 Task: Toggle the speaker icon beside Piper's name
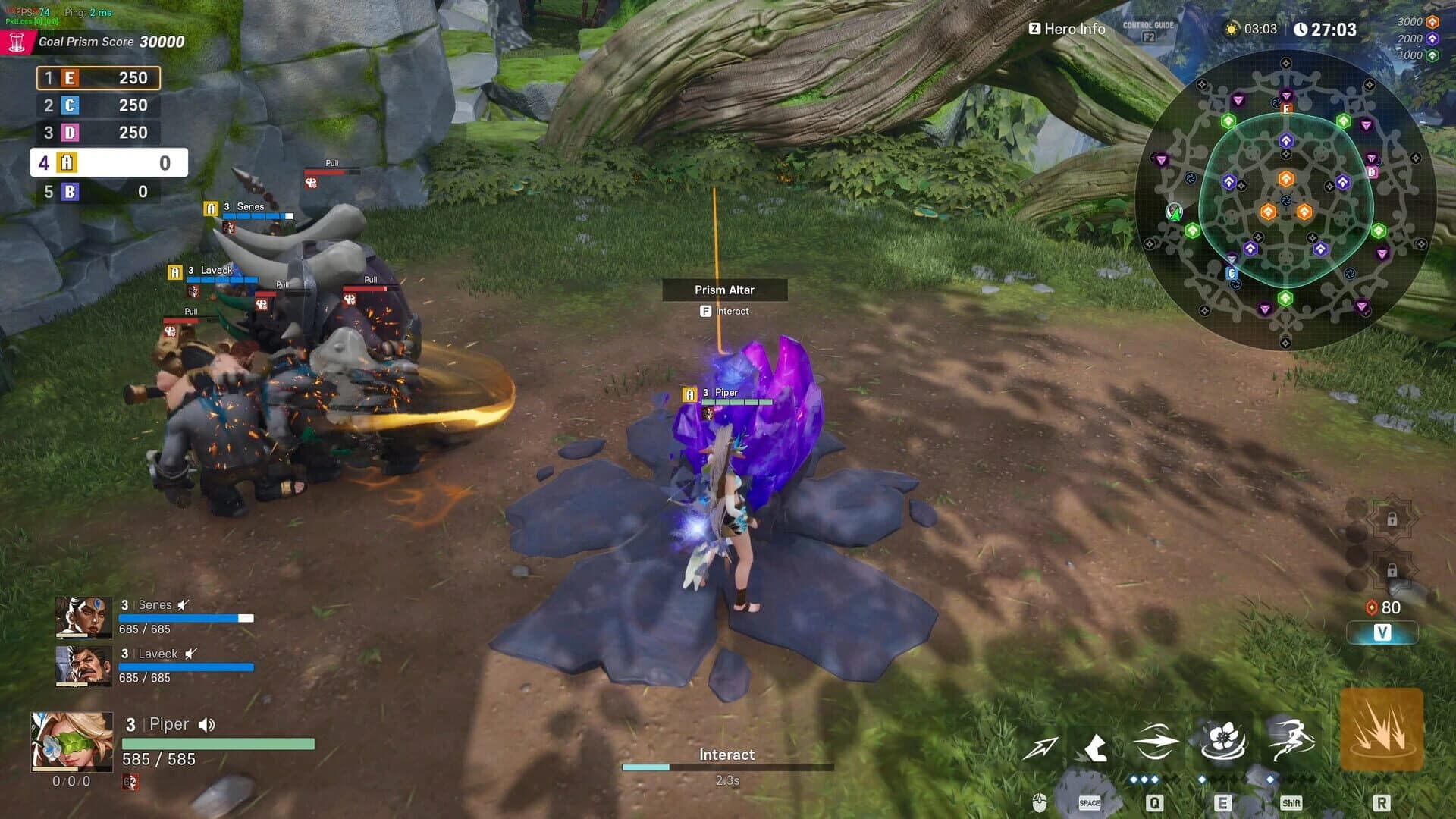coord(206,725)
